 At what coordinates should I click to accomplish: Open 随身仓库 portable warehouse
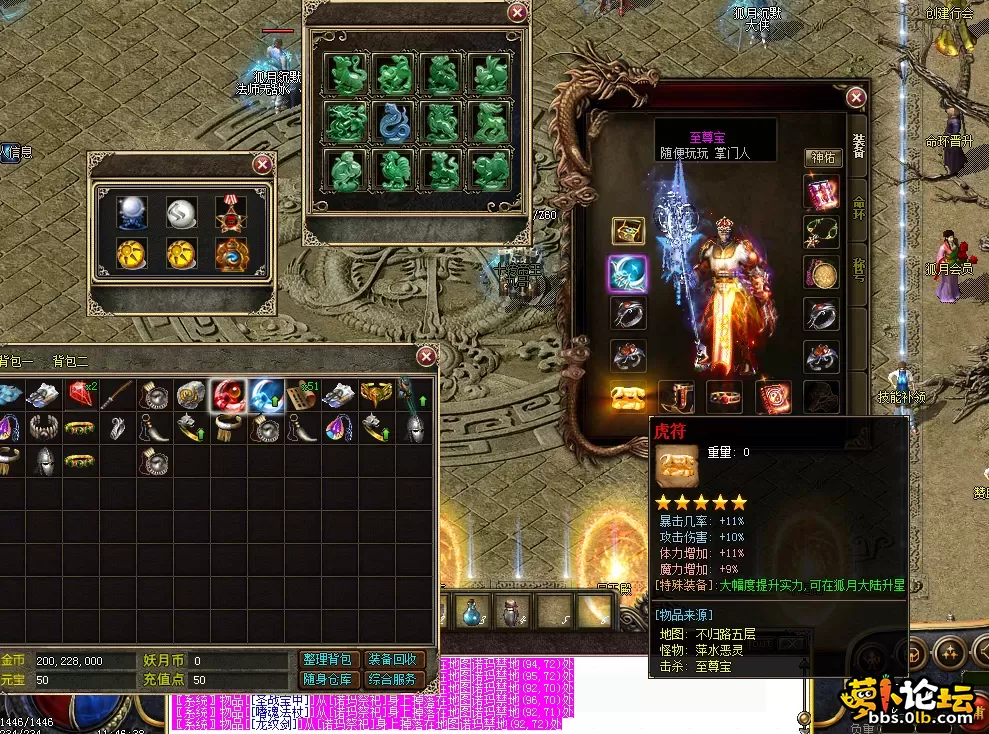pyautogui.click(x=327, y=680)
